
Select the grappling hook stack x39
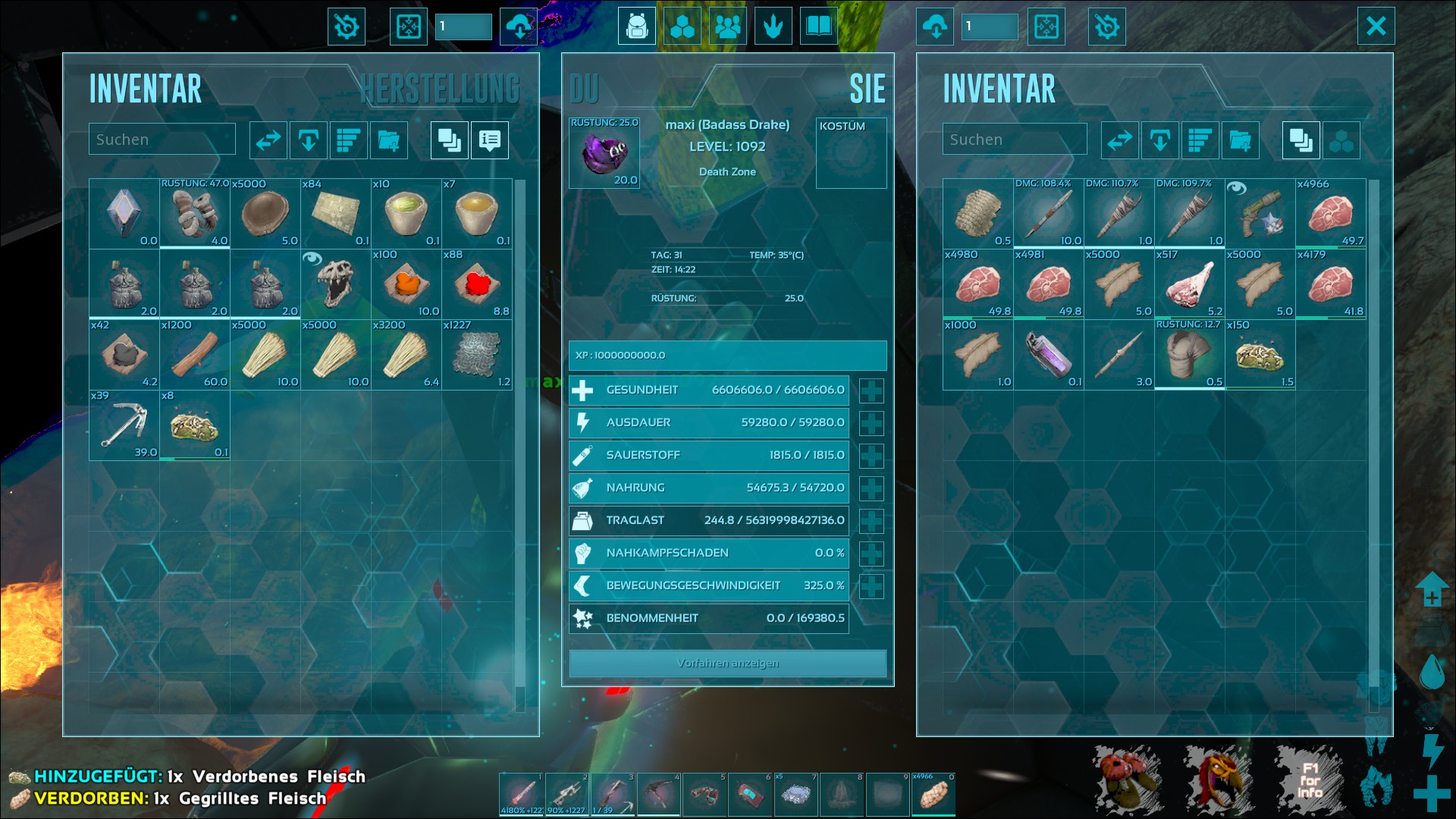point(124,425)
